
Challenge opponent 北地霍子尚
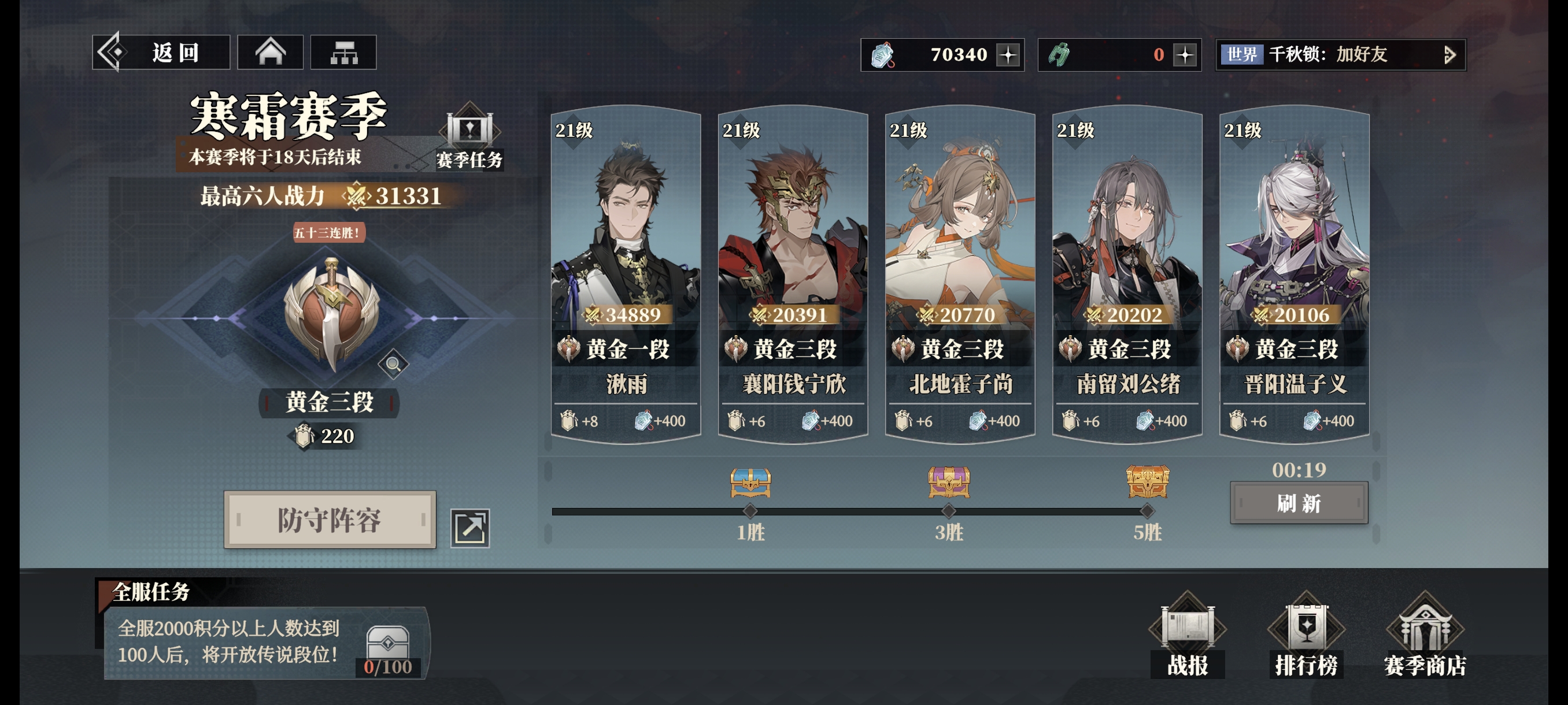tap(960, 274)
